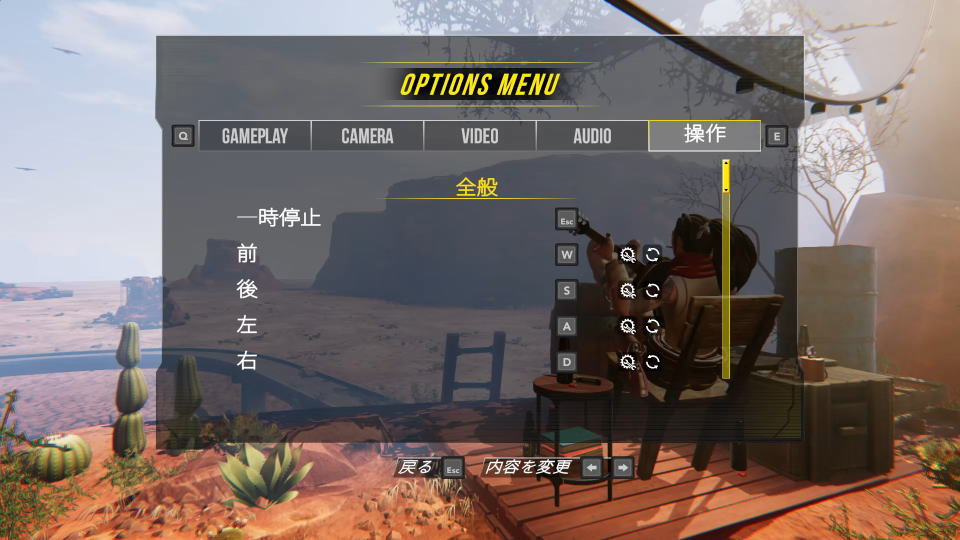The image size is (960, 540).
Task: Click the gear icon for 前
Action: 628,255
